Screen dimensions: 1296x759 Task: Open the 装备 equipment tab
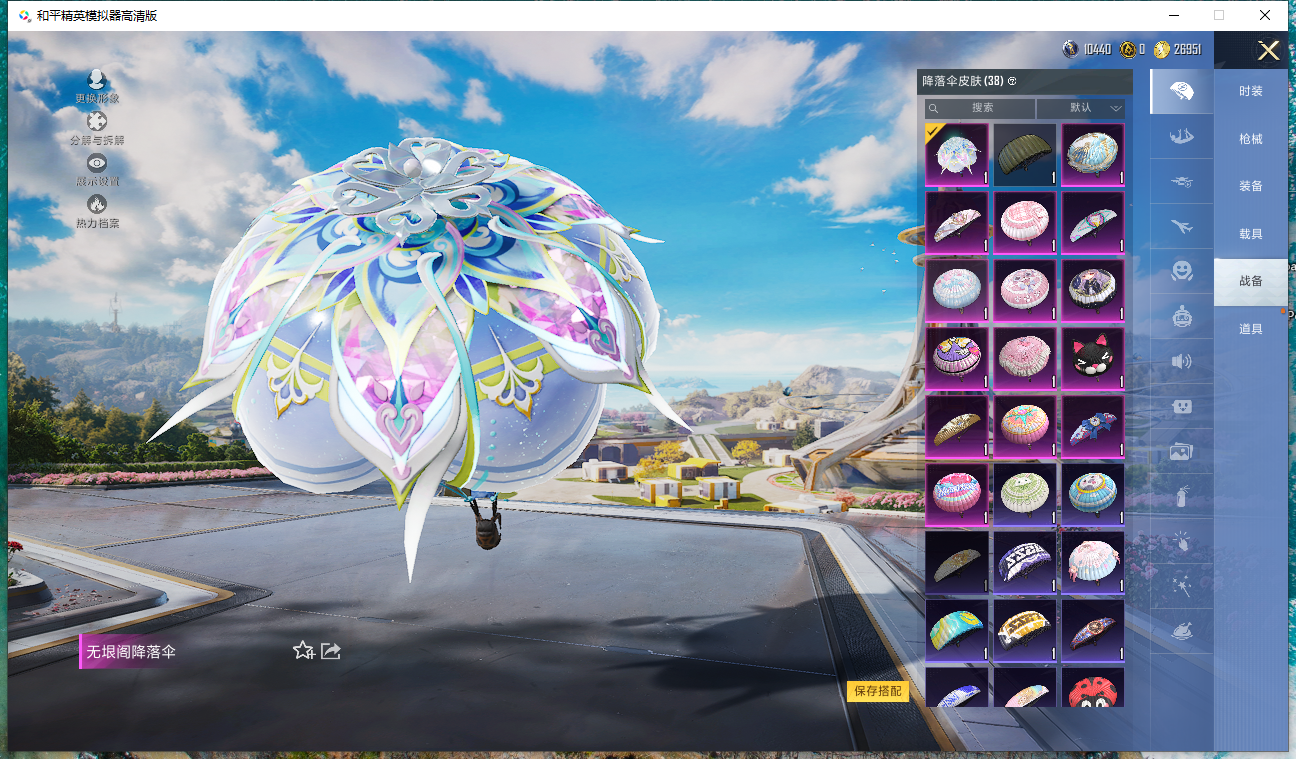(x=1250, y=186)
